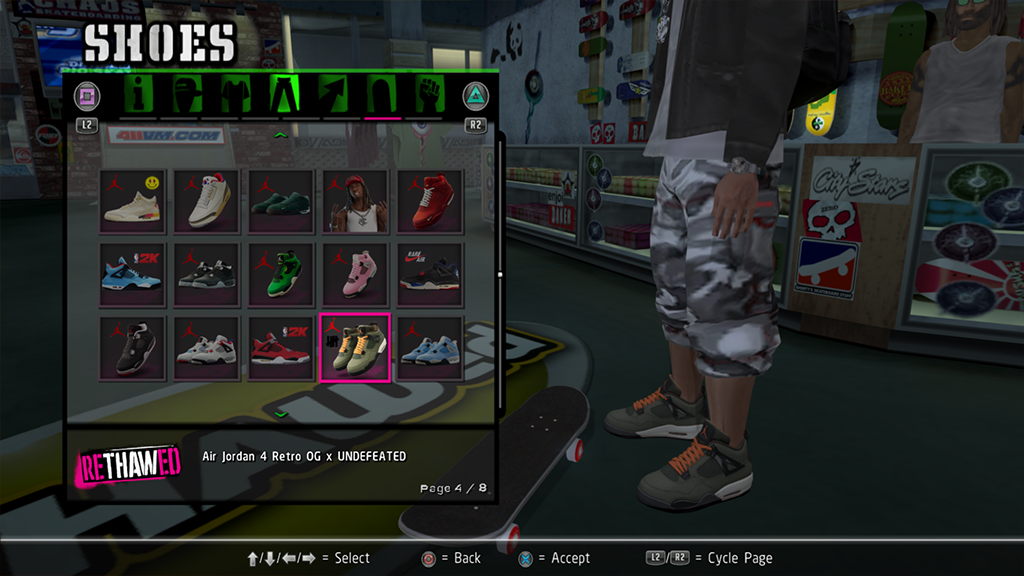Pick the dark green low-top shoes
The width and height of the screenshot is (1024, 576).
281,200
